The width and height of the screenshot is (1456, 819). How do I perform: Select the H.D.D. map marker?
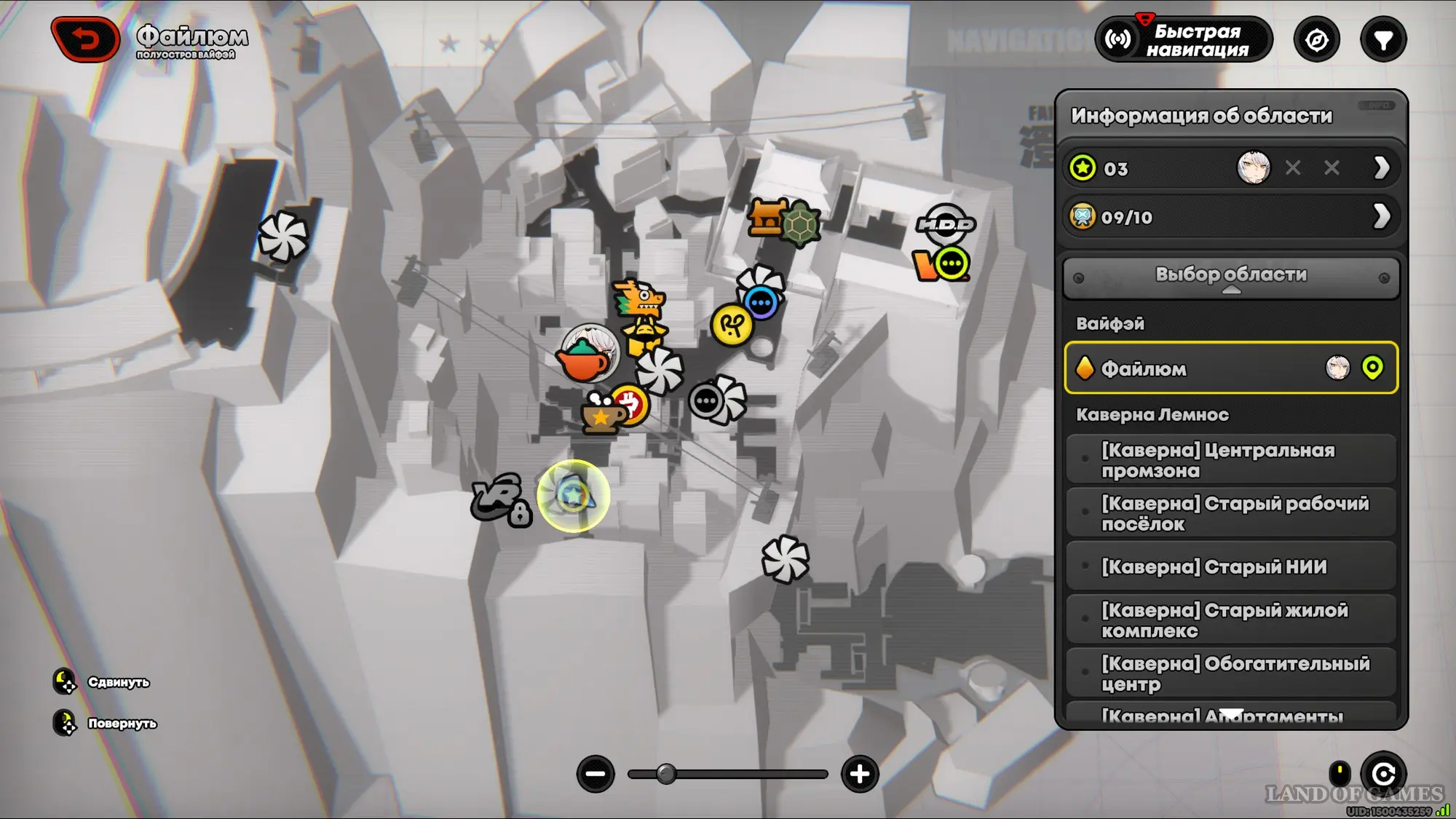coord(945,224)
